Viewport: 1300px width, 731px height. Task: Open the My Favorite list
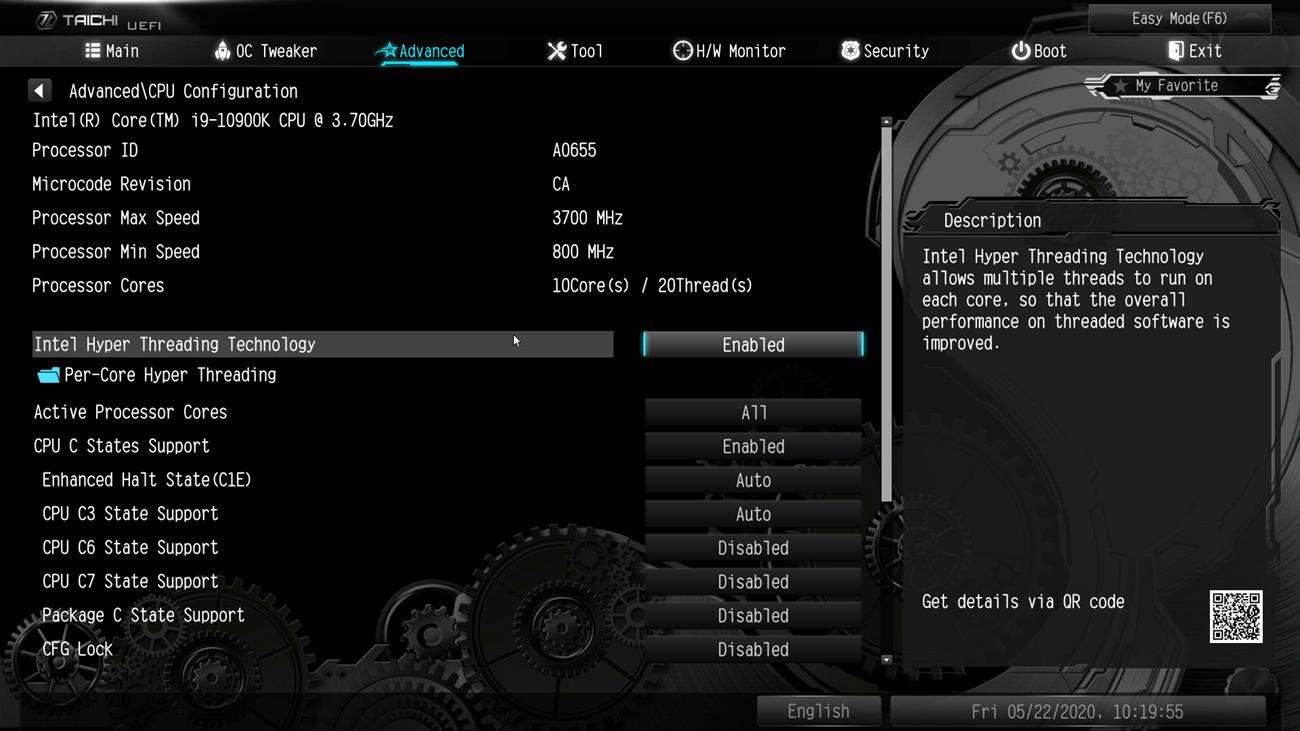(x=1182, y=87)
